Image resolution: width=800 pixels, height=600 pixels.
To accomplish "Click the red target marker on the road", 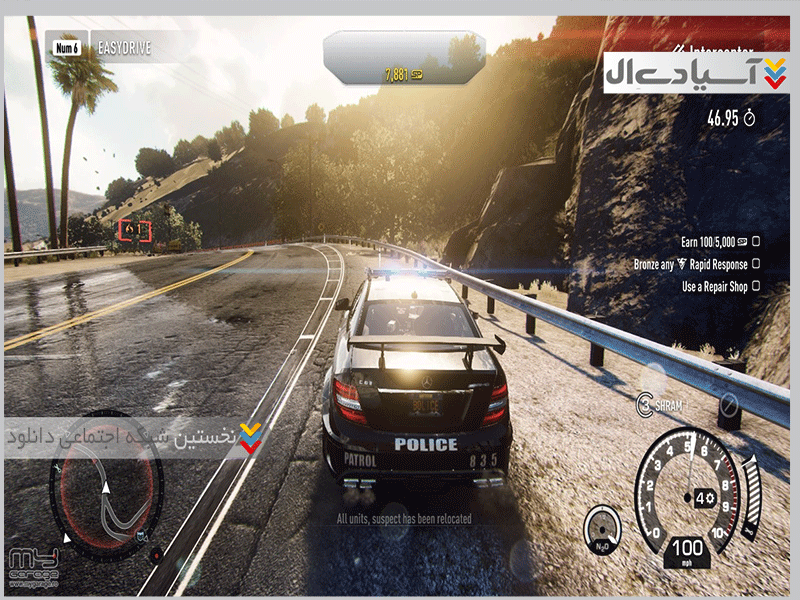I will tap(134, 231).
